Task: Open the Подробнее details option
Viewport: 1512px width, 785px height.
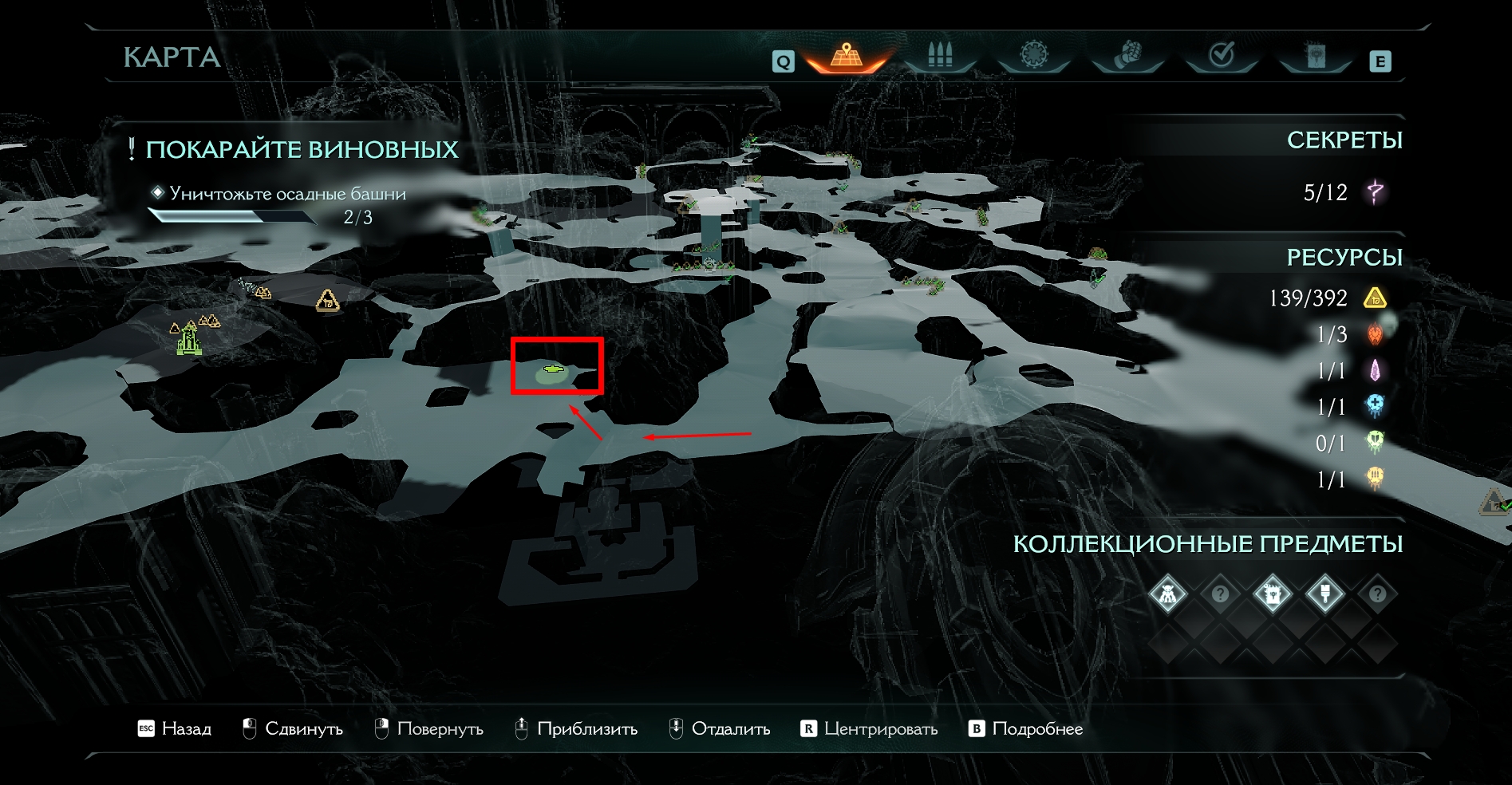Action: coord(1026,728)
